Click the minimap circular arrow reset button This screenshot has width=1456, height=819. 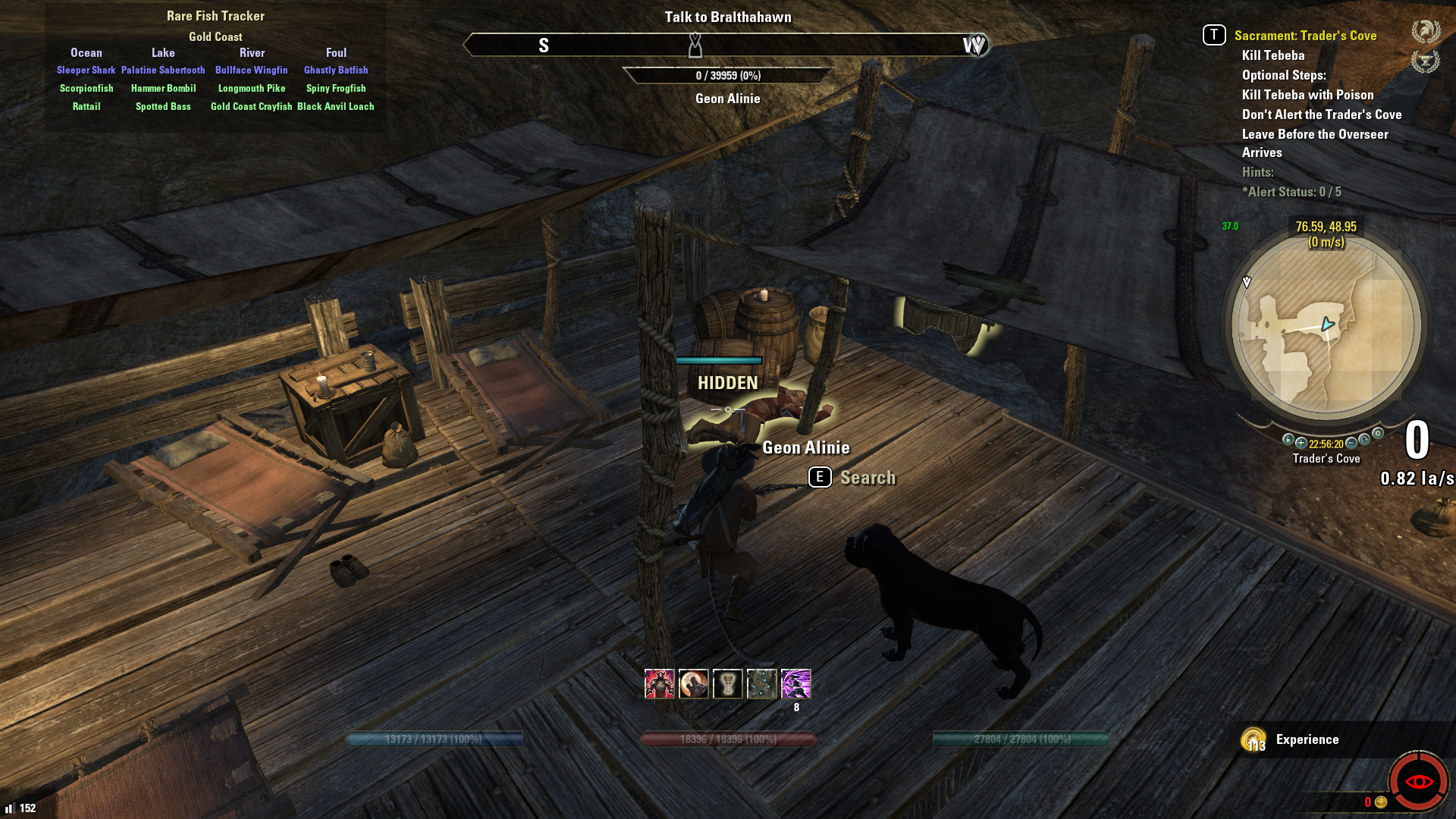click(x=1365, y=439)
